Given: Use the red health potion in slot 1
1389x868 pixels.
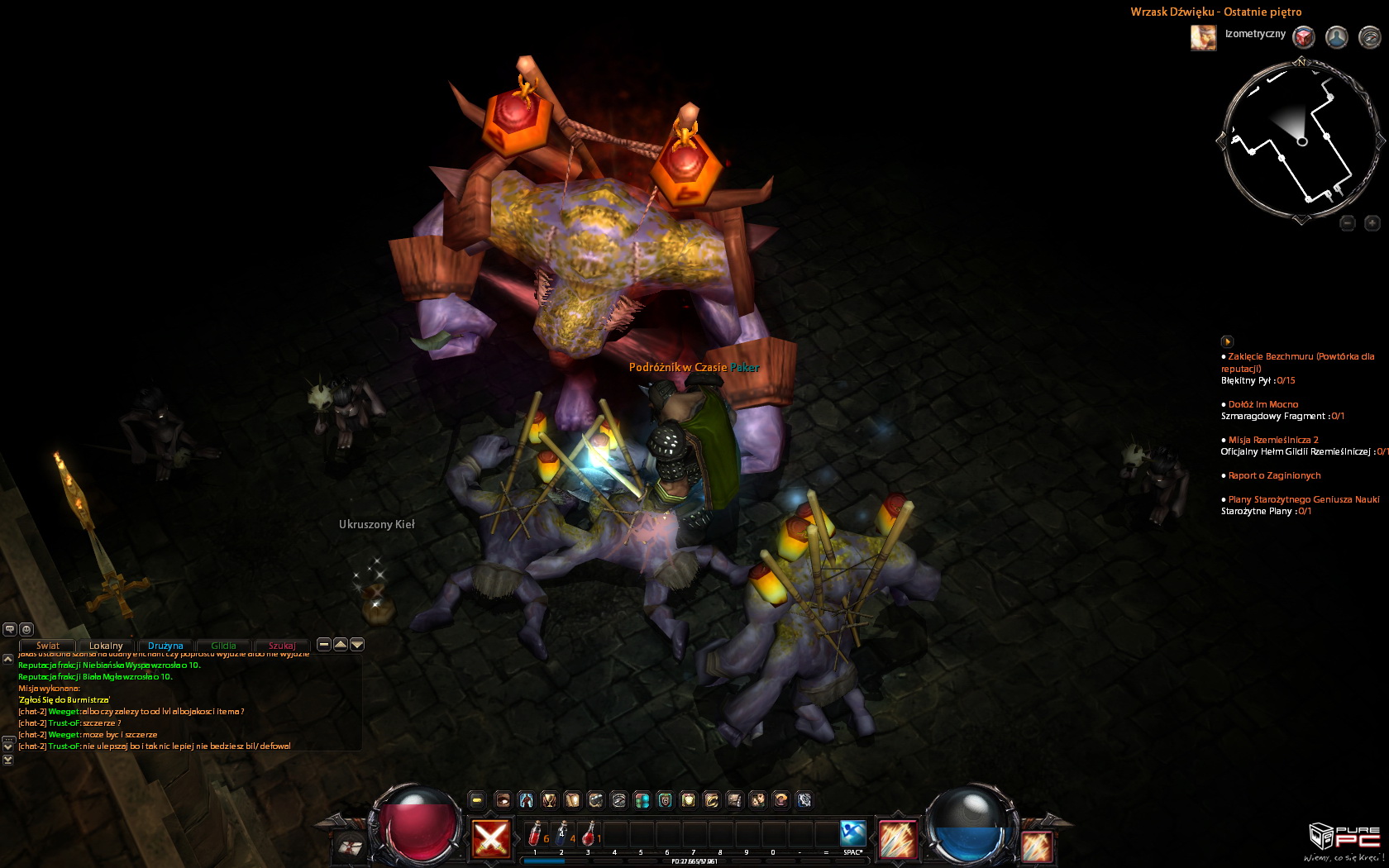Looking at the screenshot, I should click(x=536, y=832).
